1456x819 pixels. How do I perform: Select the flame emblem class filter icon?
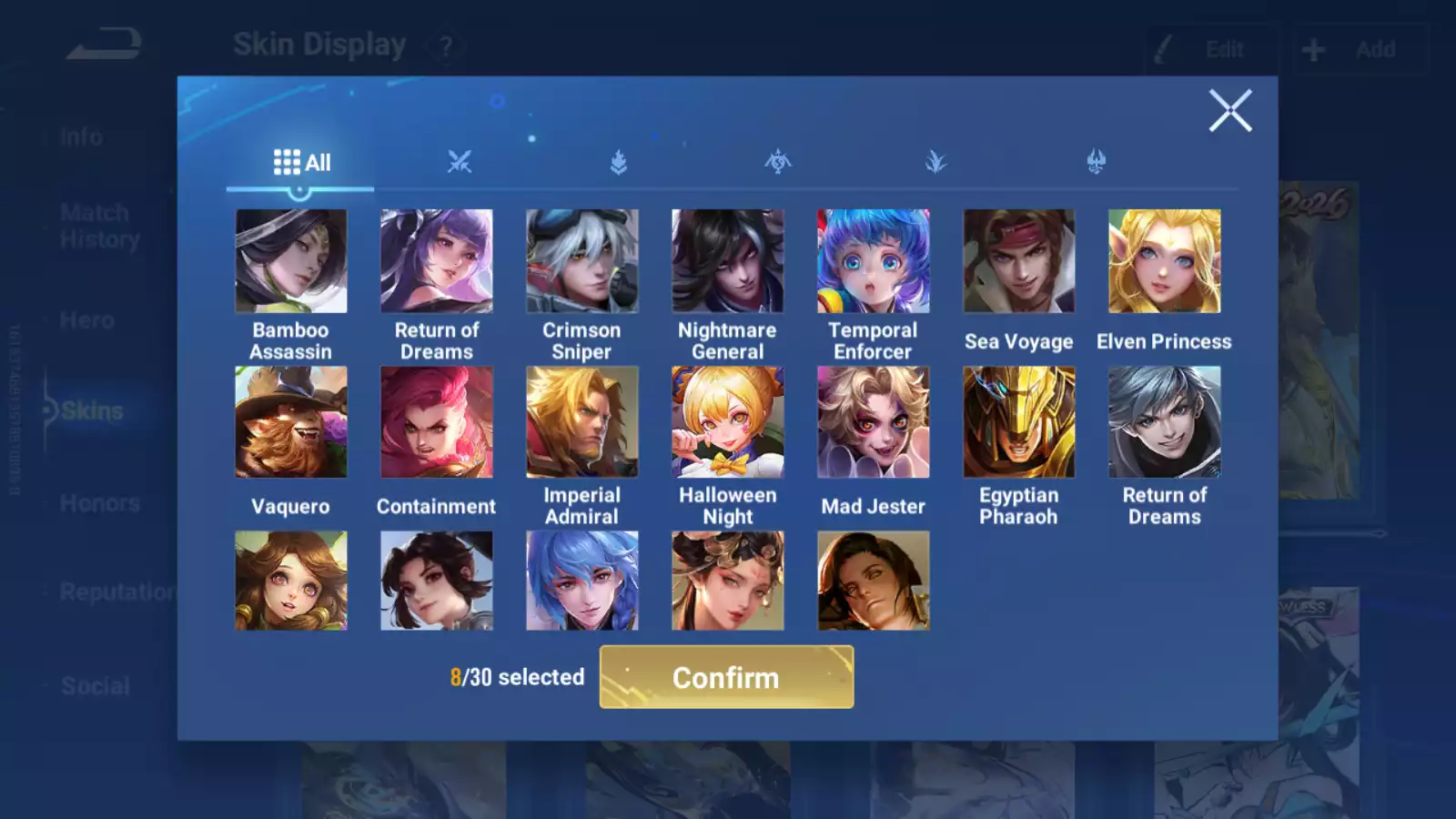[617, 162]
